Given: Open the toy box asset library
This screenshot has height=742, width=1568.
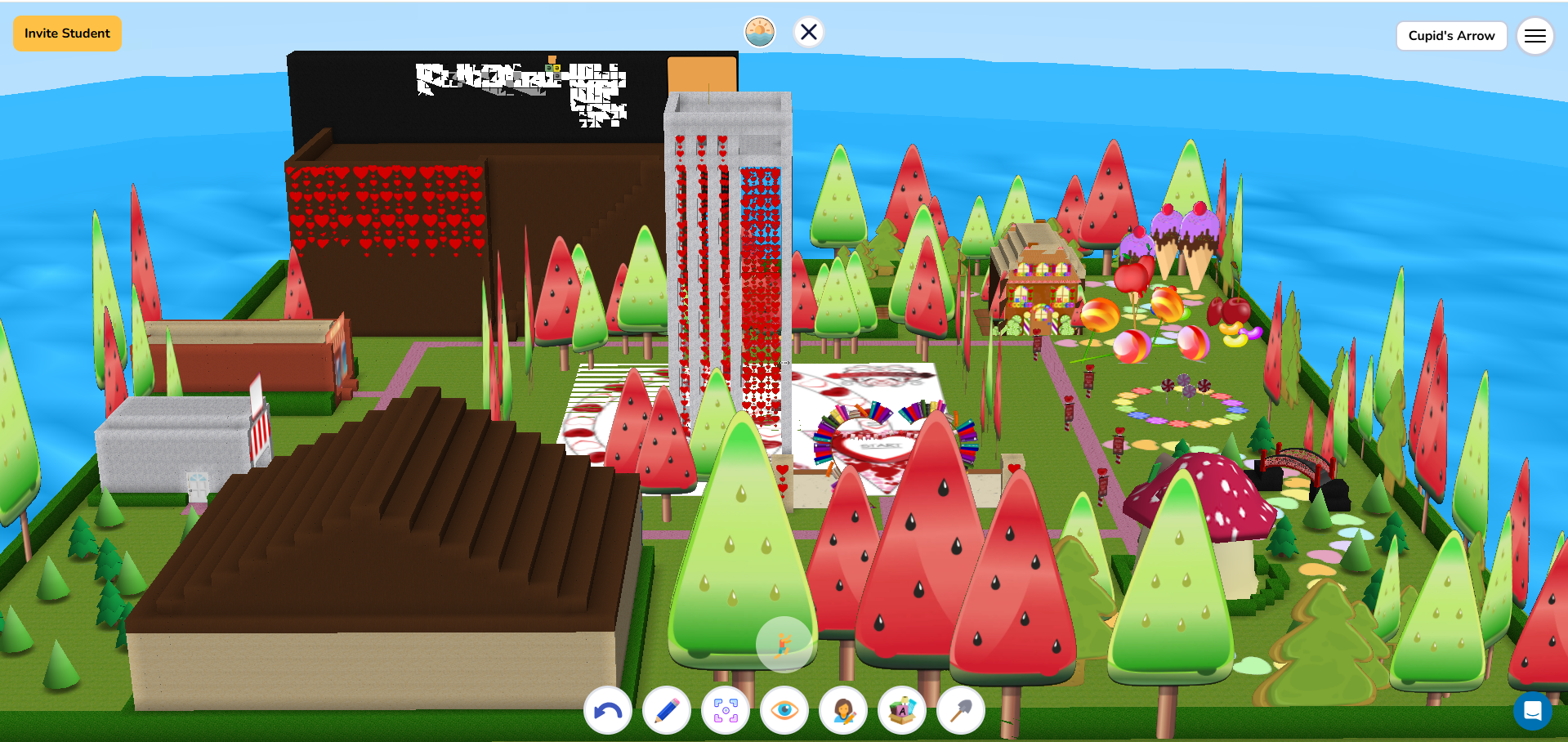Looking at the screenshot, I should pos(901,710).
